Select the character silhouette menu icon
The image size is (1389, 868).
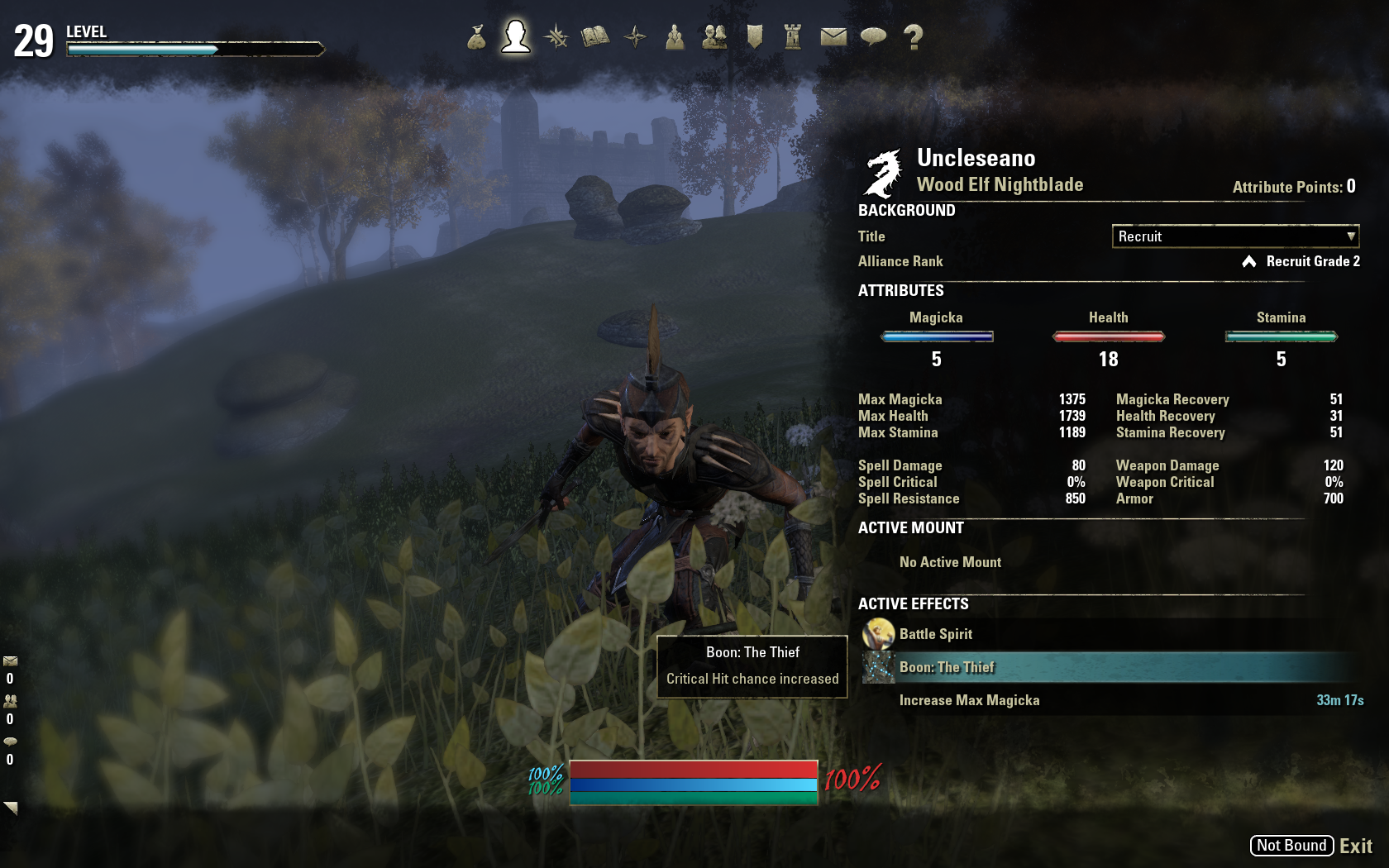(x=515, y=37)
